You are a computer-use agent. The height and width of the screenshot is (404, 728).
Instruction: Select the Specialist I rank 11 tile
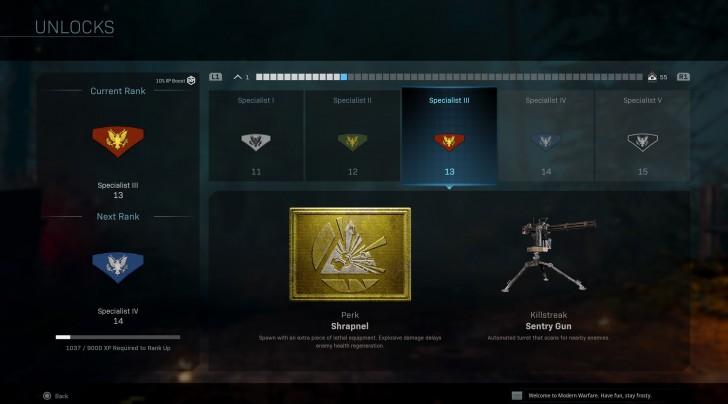pos(256,136)
